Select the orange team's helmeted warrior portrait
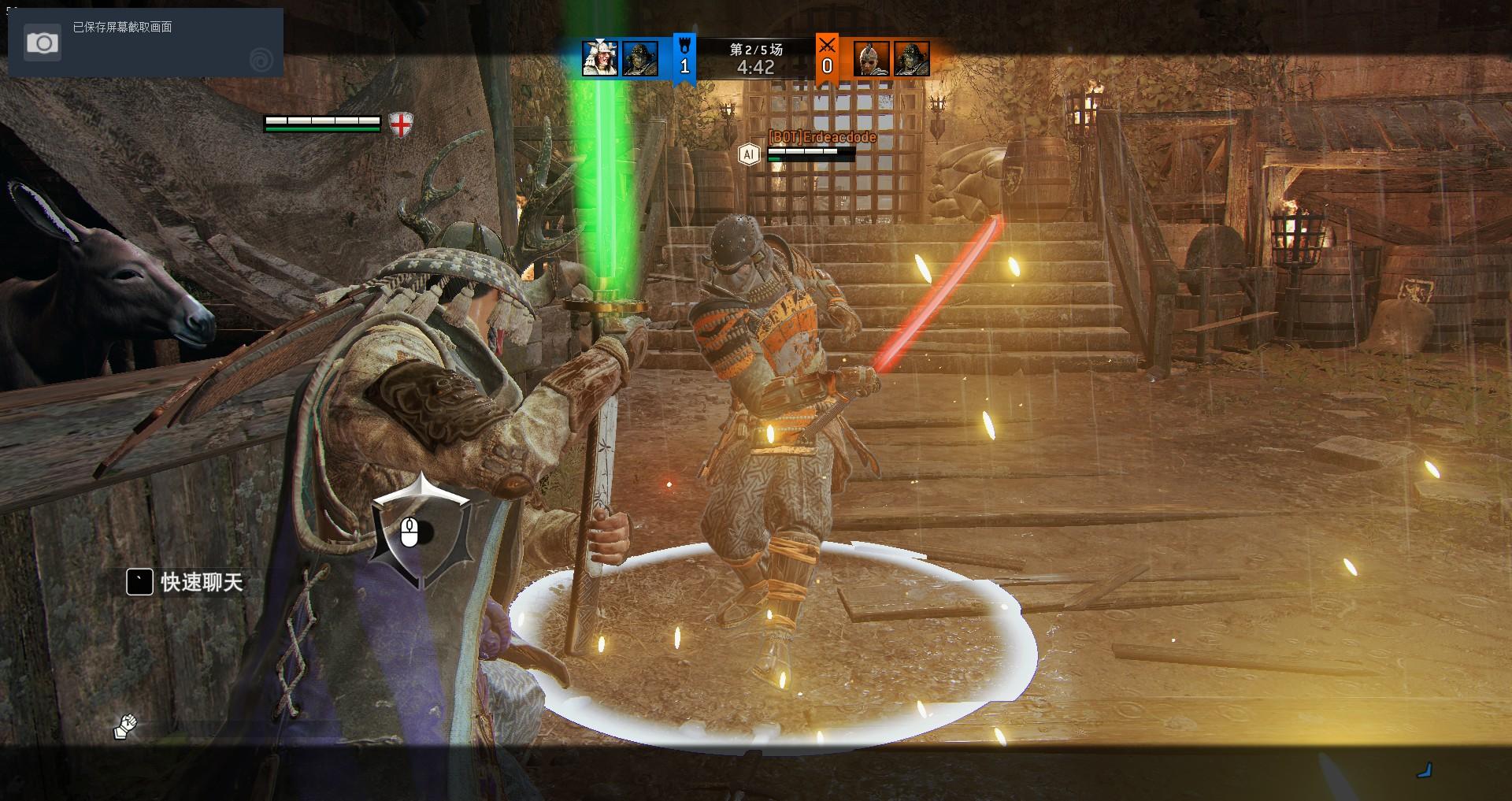 (x=872, y=59)
